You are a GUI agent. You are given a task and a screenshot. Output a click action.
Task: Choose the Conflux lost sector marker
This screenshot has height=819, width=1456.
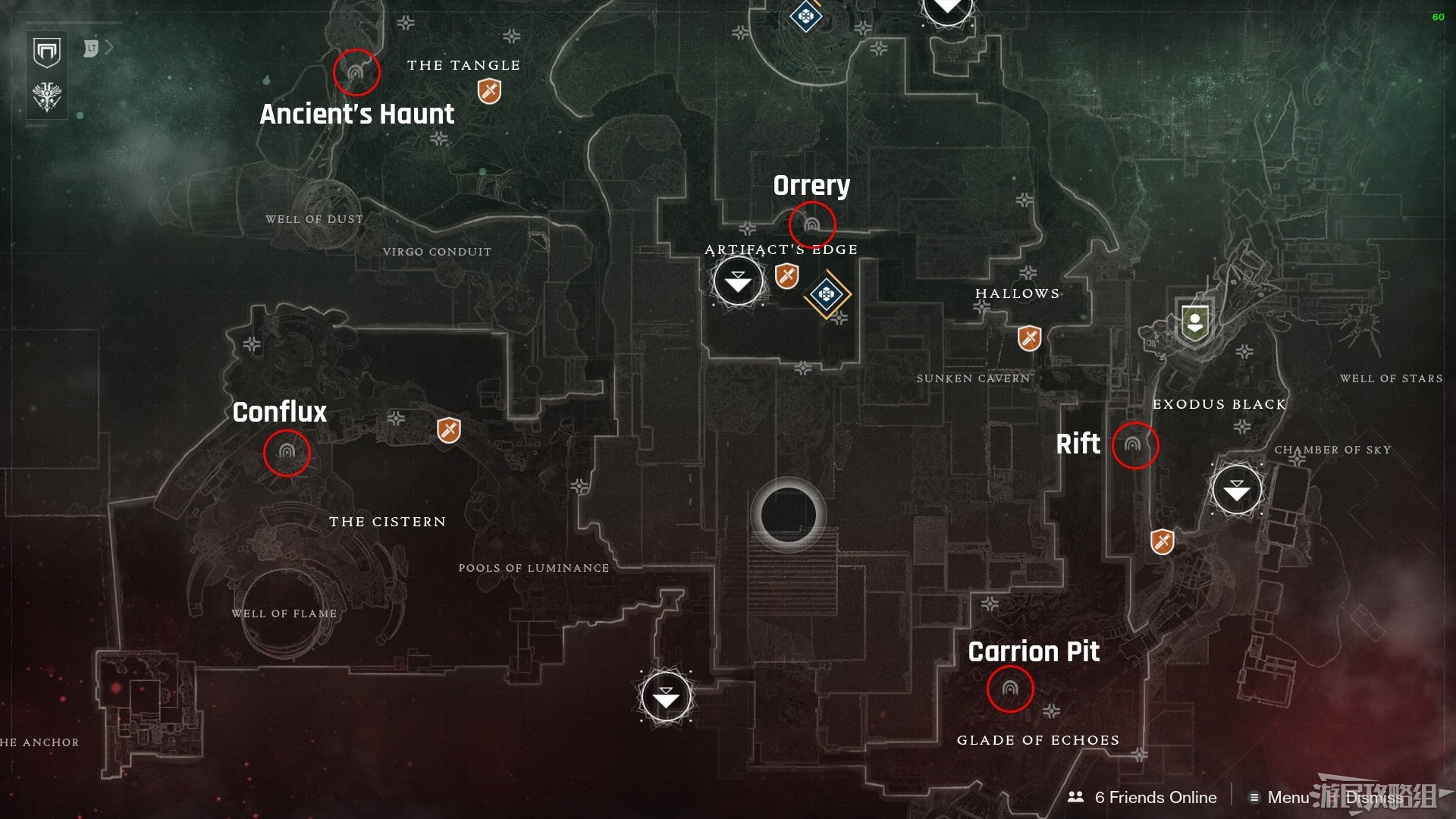click(x=287, y=453)
